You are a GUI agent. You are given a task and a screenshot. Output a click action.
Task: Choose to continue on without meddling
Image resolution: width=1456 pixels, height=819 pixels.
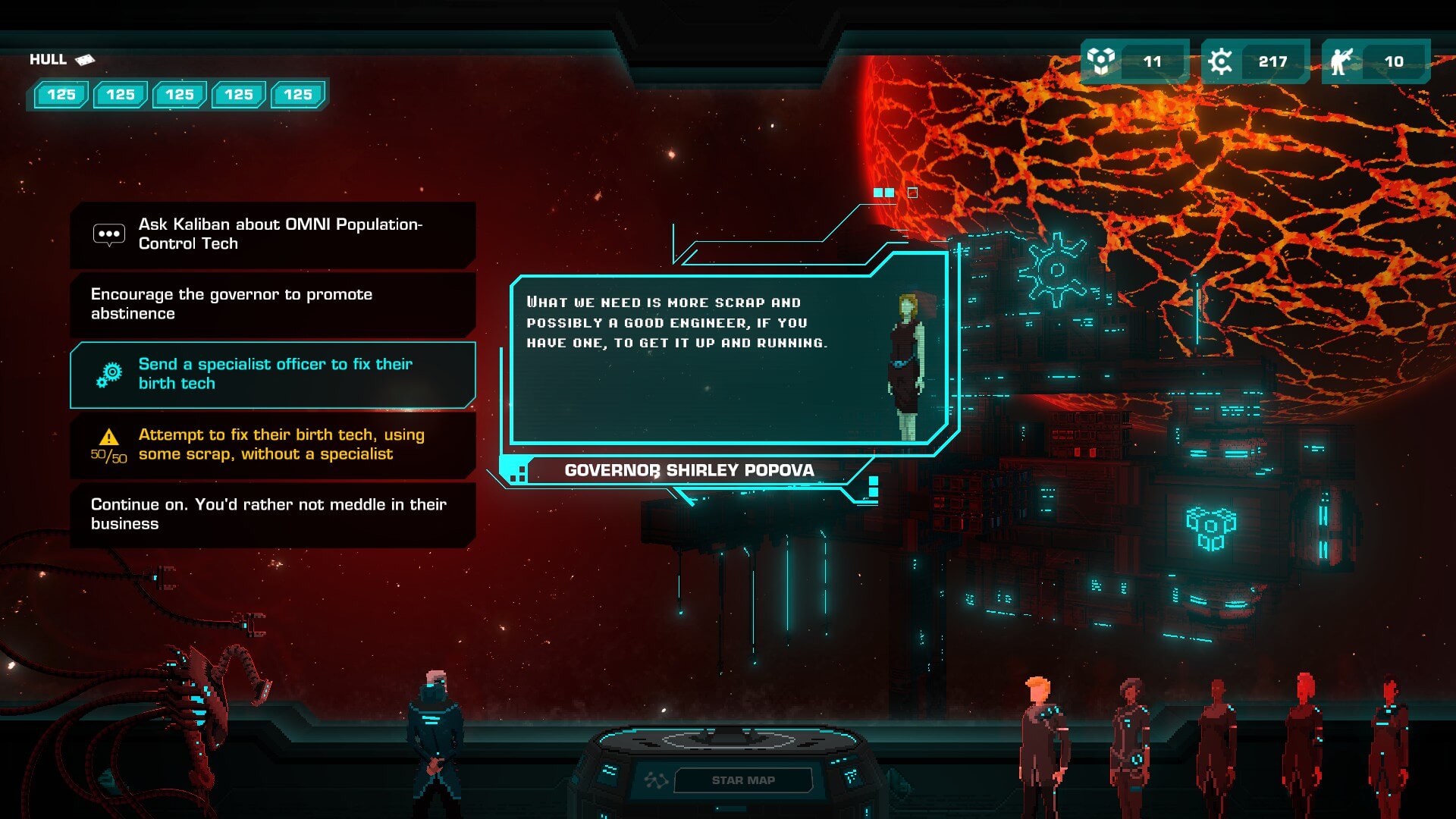(273, 514)
